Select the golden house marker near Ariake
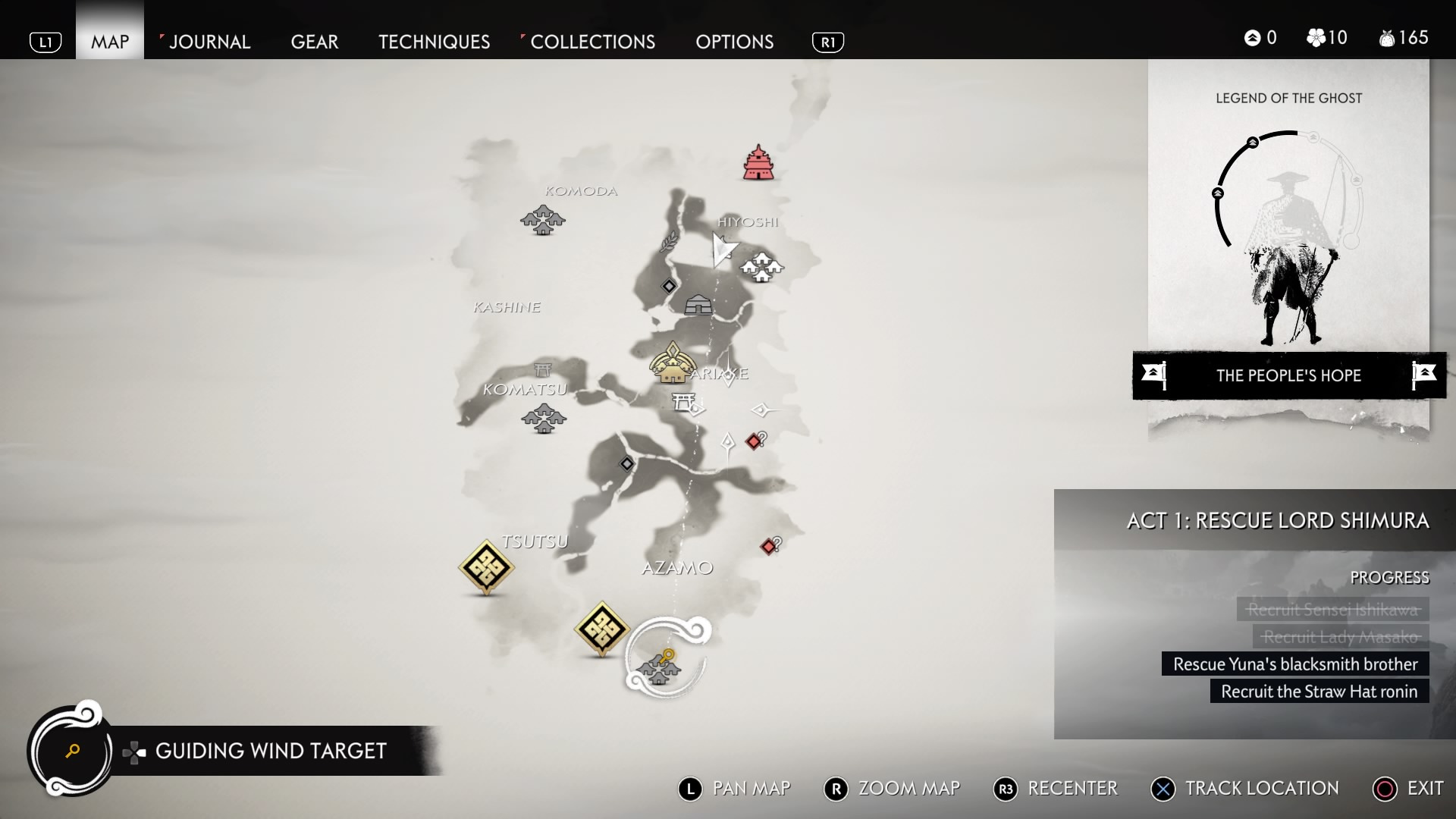The image size is (1456, 819). pyautogui.click(x=672, y=363)
